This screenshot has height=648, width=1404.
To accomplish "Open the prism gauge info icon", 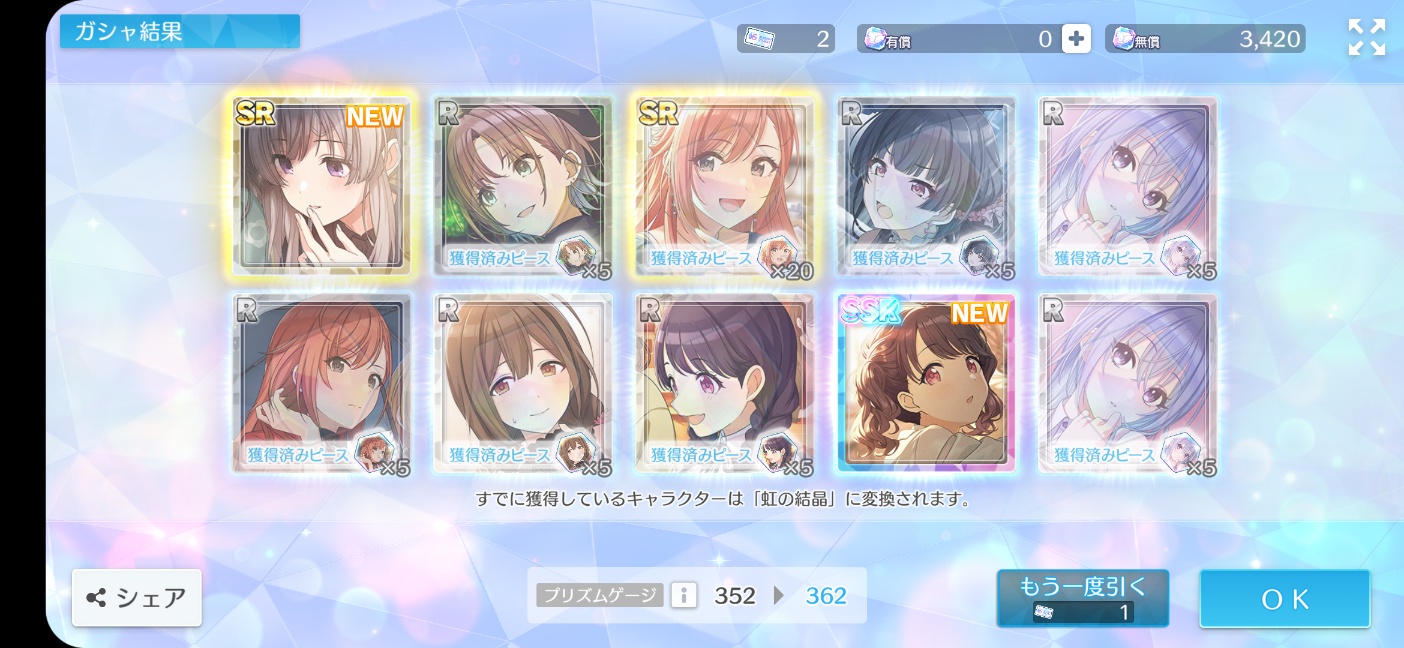I will 684,596.
